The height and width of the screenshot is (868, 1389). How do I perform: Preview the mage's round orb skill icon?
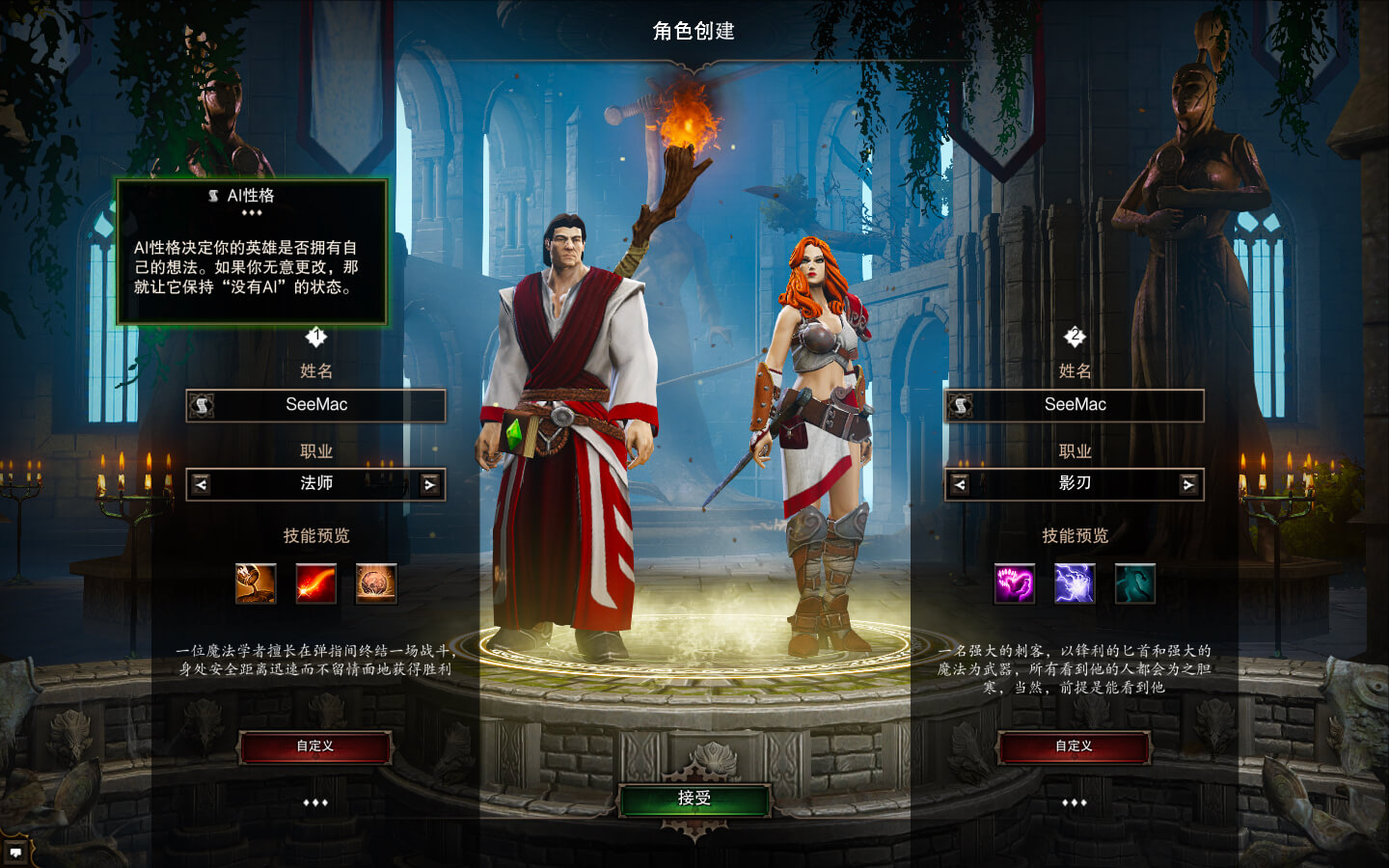coord(376,583)
